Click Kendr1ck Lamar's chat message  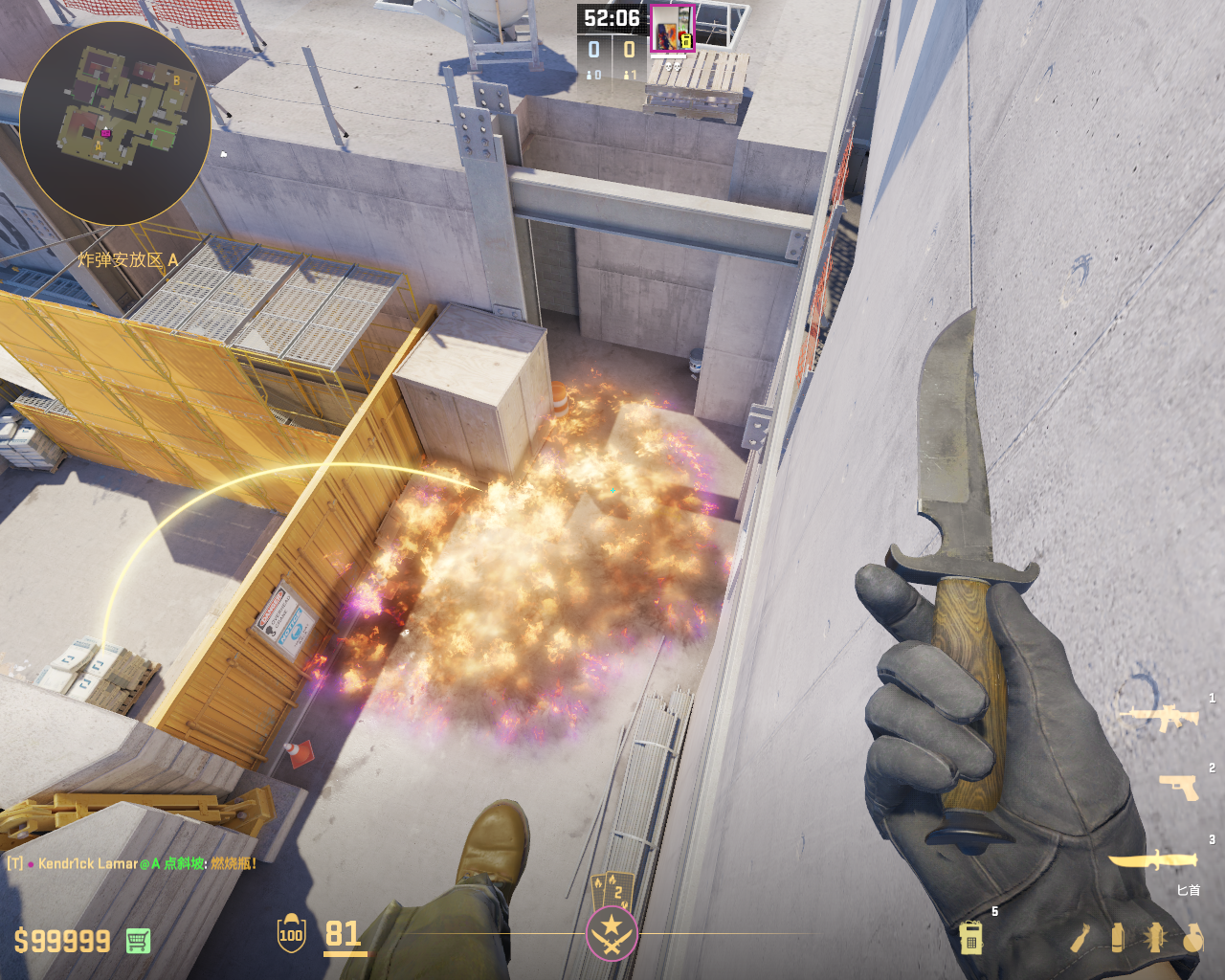[x=134, y=863]
